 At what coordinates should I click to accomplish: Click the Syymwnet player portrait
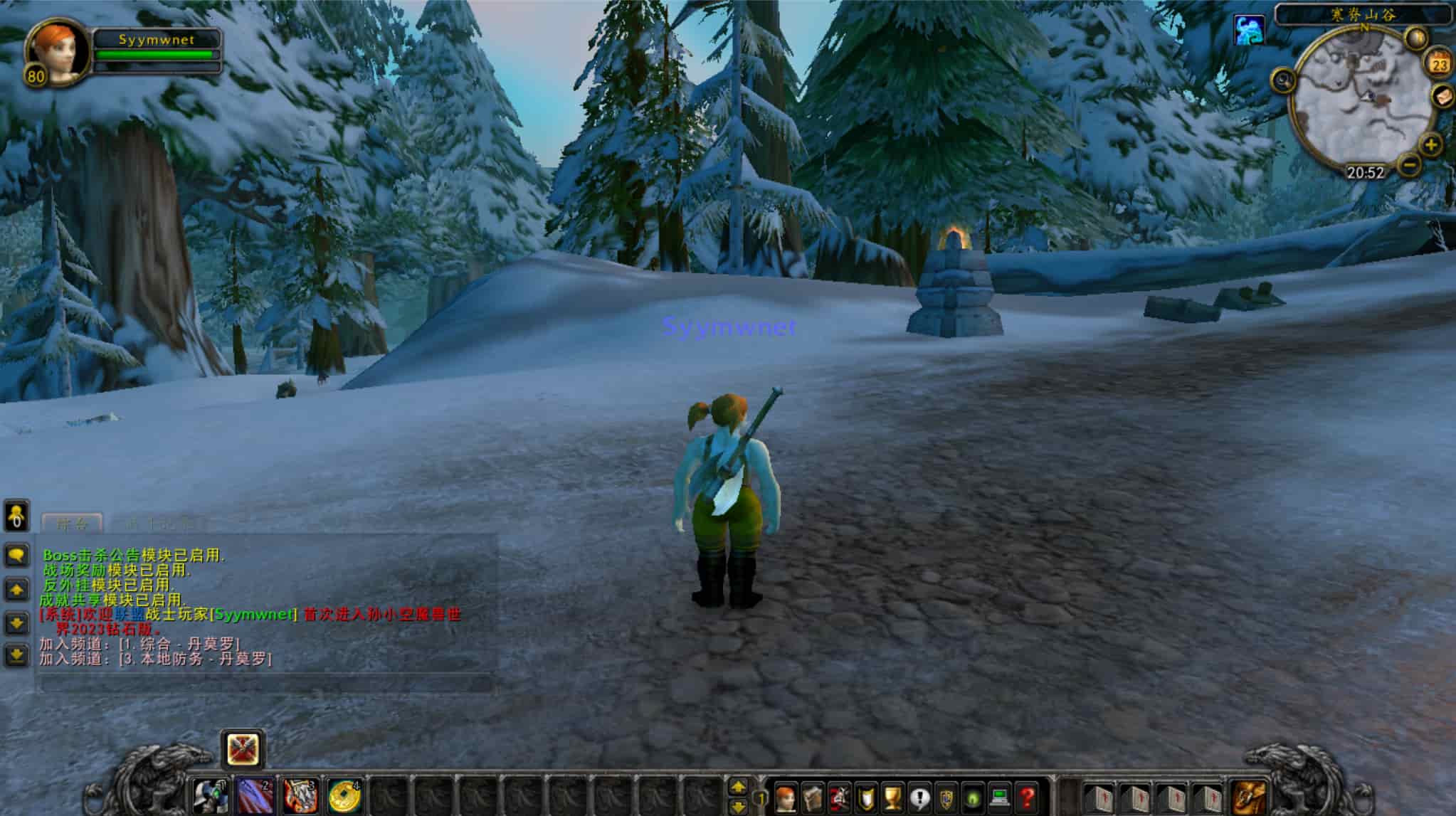tap(57, 51)
